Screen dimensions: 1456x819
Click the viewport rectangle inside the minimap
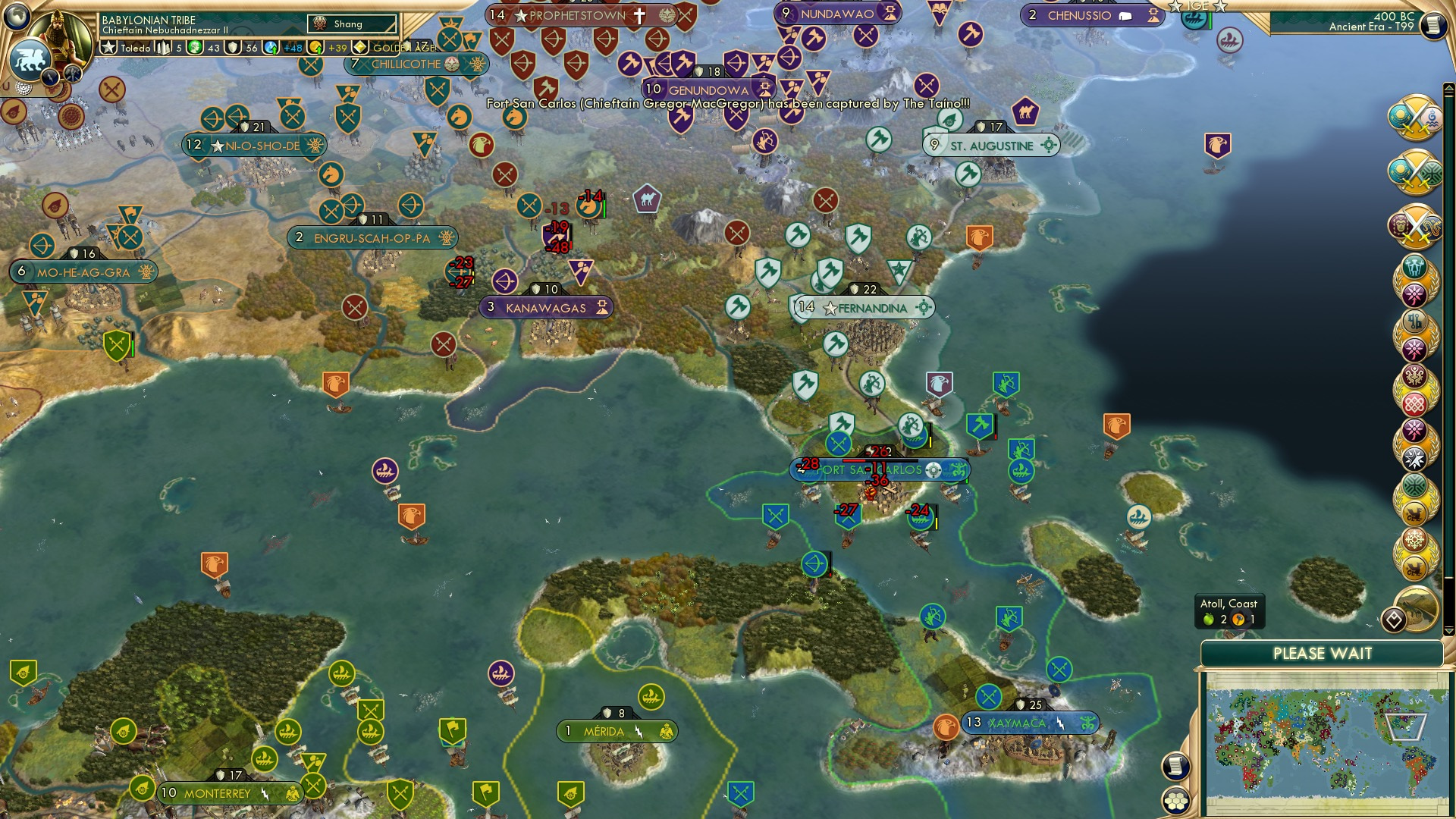(x=1405, y=725)
